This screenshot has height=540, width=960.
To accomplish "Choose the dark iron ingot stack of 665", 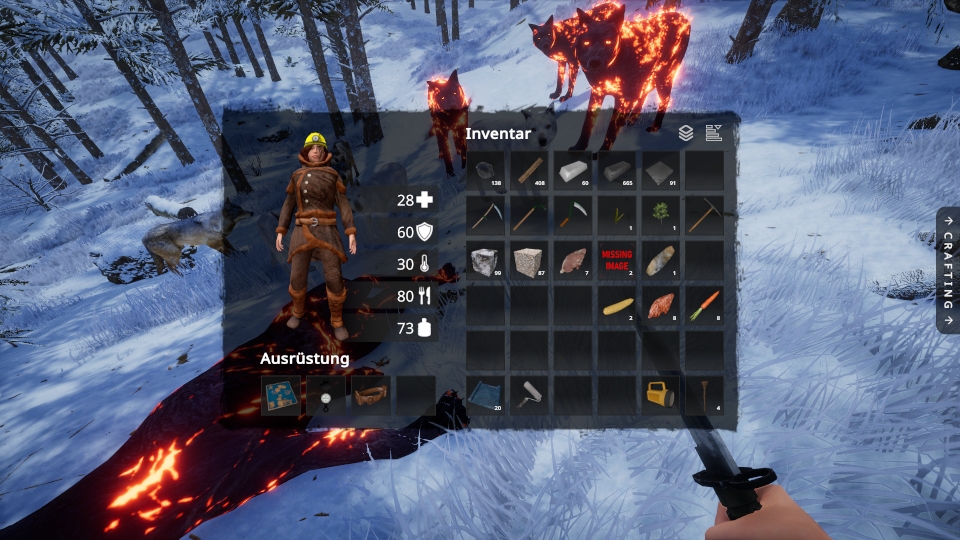I will [617, 171].
